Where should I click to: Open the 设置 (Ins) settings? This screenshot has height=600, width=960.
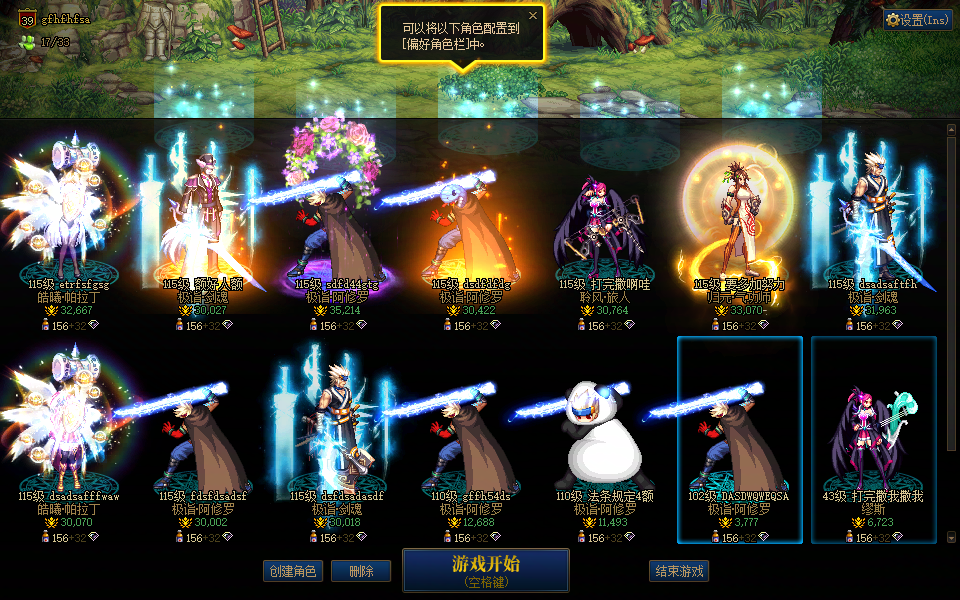click(918, 19)
